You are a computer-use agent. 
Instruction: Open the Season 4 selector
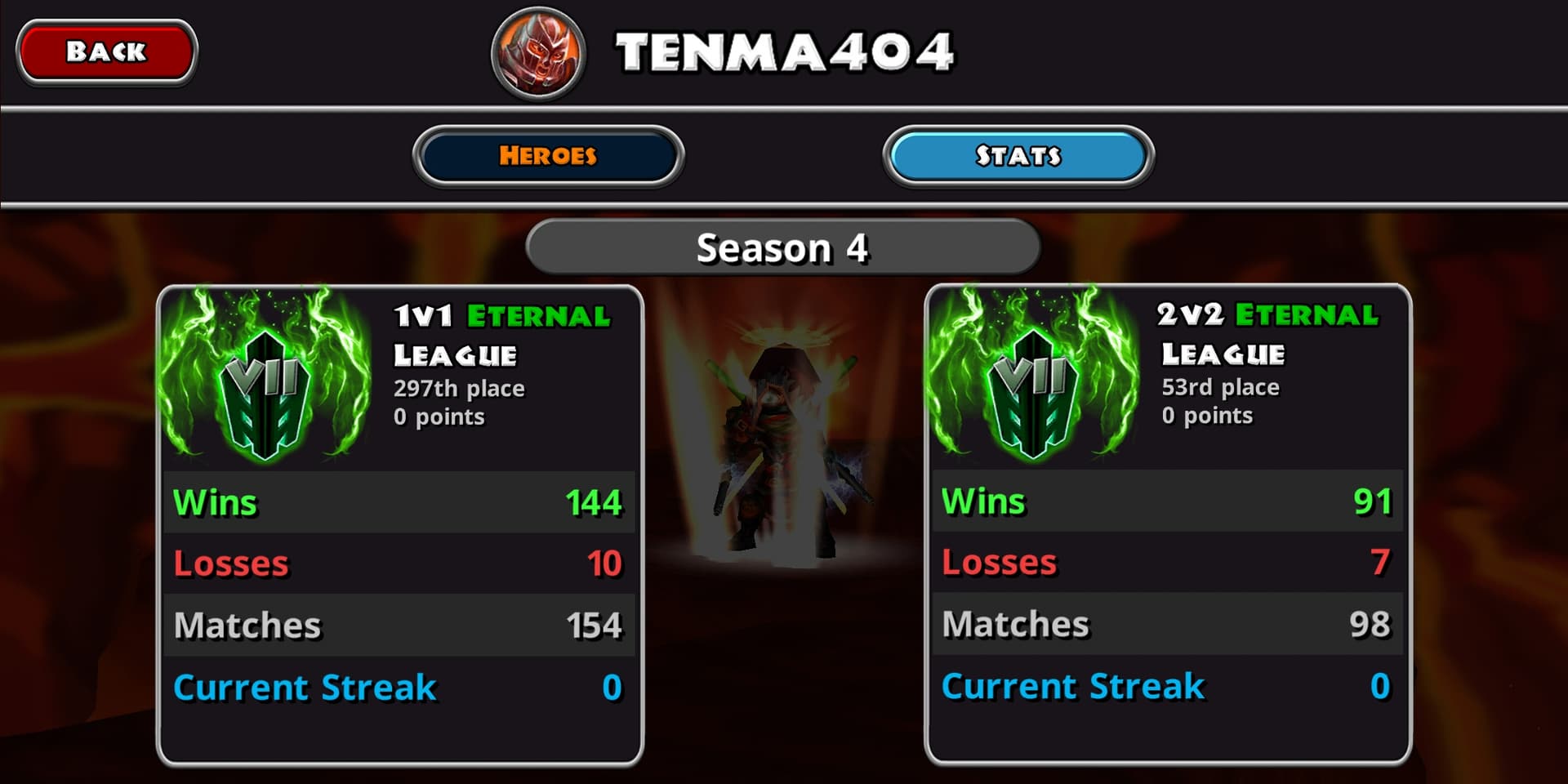(x=782, y=247)
